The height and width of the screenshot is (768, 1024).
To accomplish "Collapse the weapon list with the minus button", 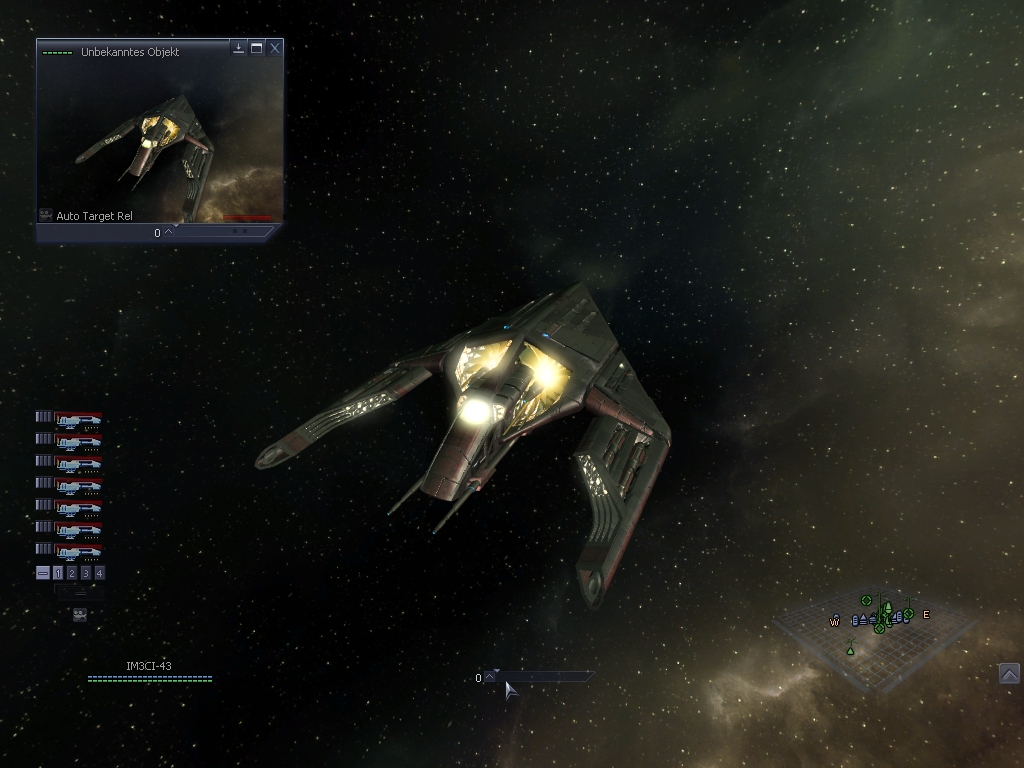I will point(43,573).
